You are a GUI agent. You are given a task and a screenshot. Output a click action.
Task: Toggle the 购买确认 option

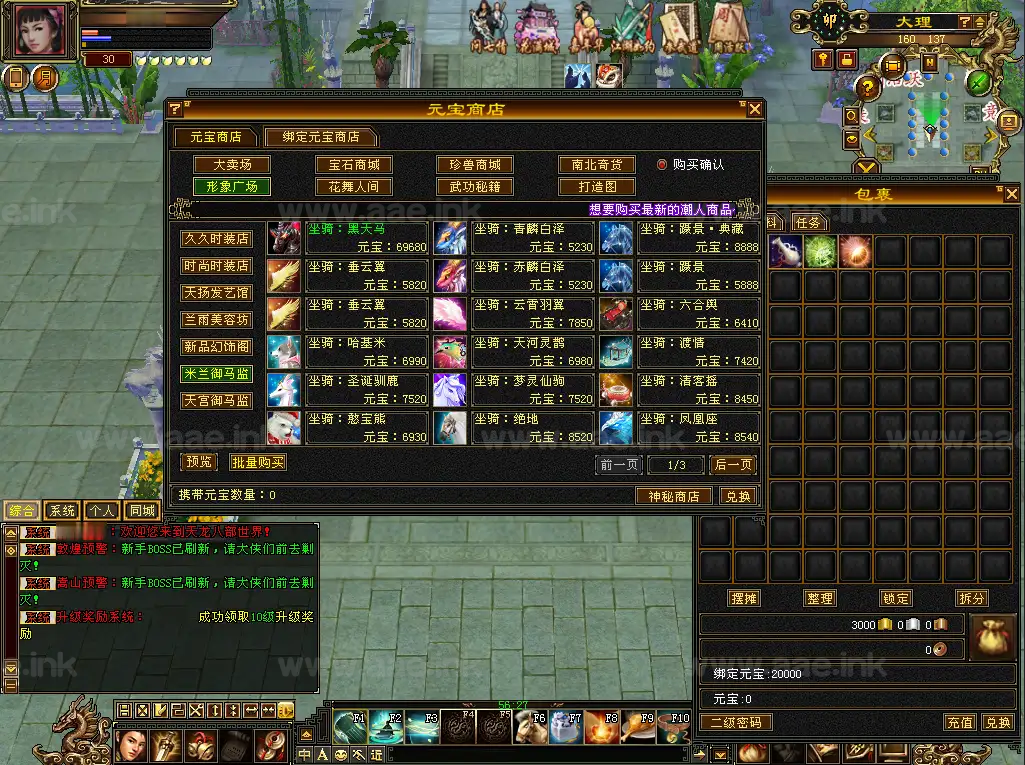[x=662, y=165]
